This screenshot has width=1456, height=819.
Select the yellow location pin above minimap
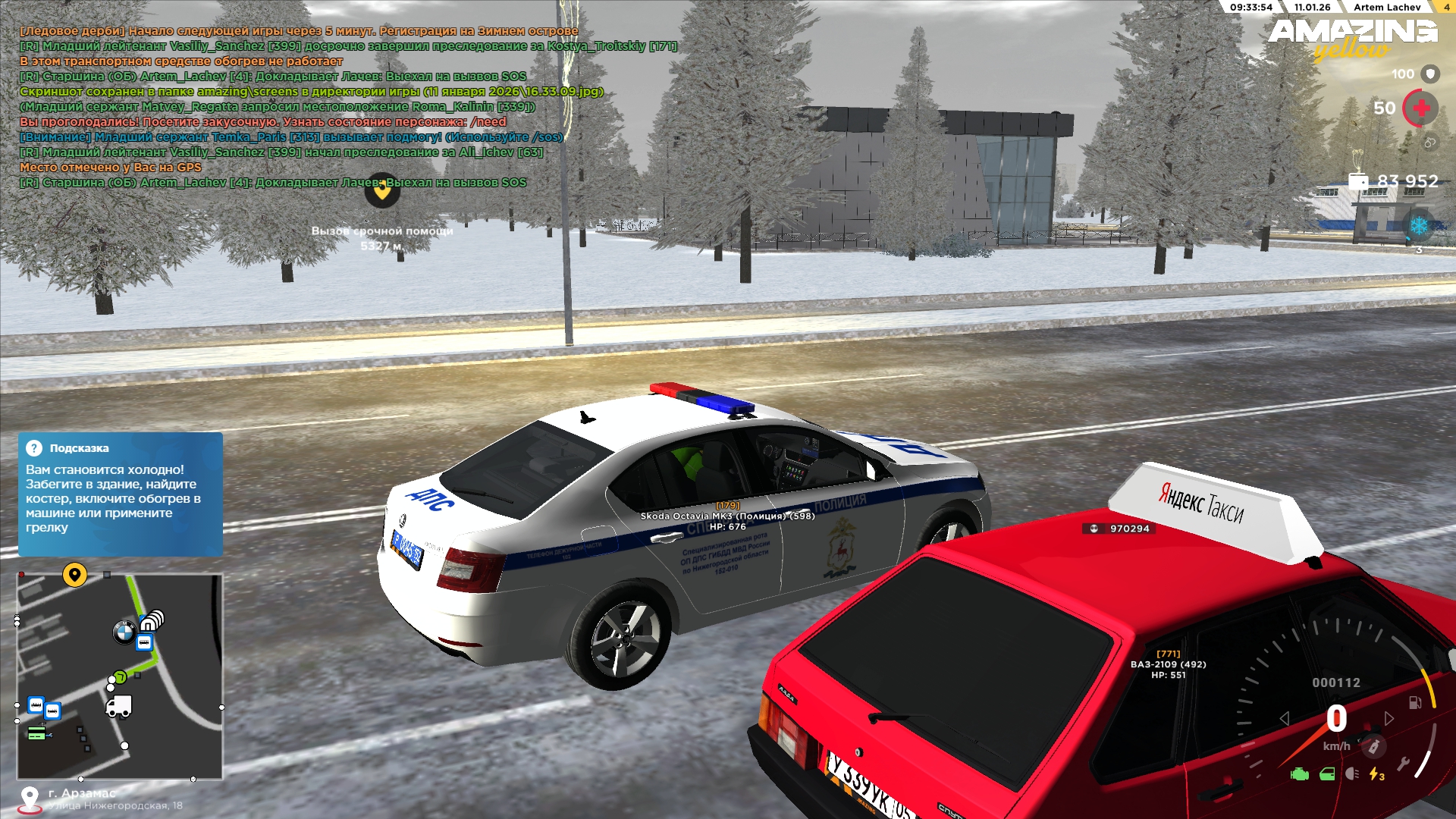pos(74,575)
